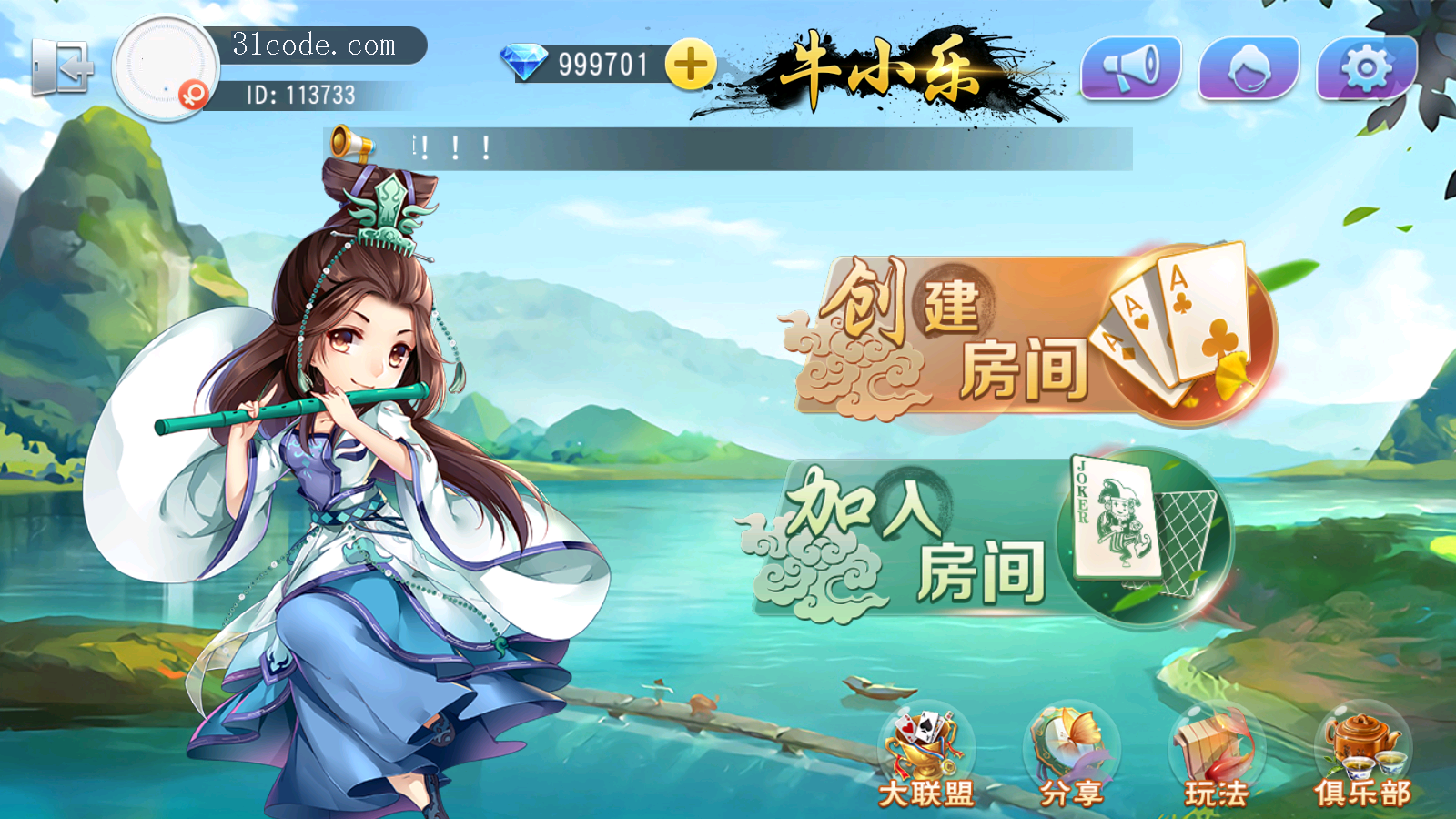Click the scrolling announcement banner
The image size is (1456, 819).
(728, 148)
